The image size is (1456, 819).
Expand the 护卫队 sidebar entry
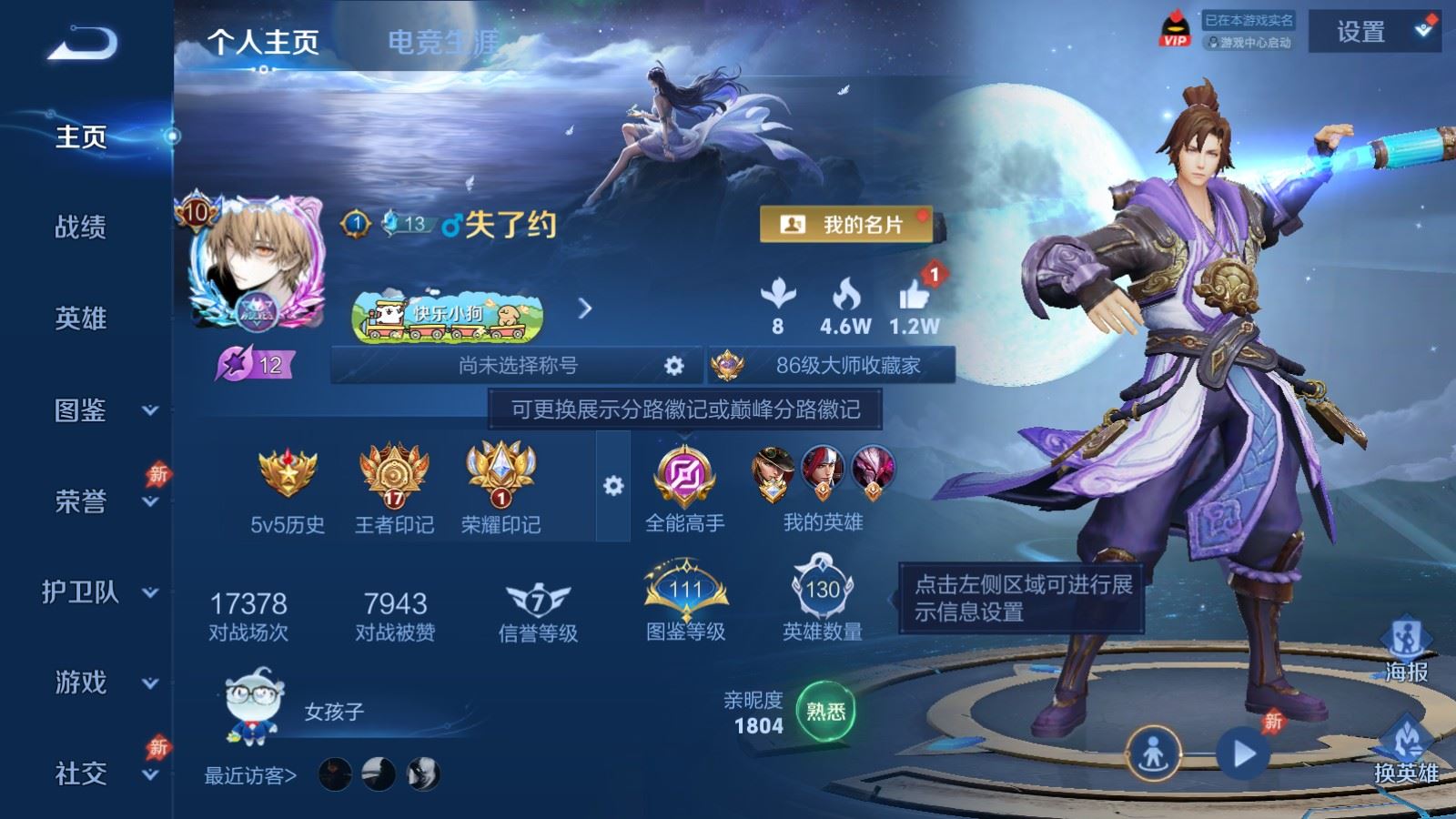click(x=98, y=592)
